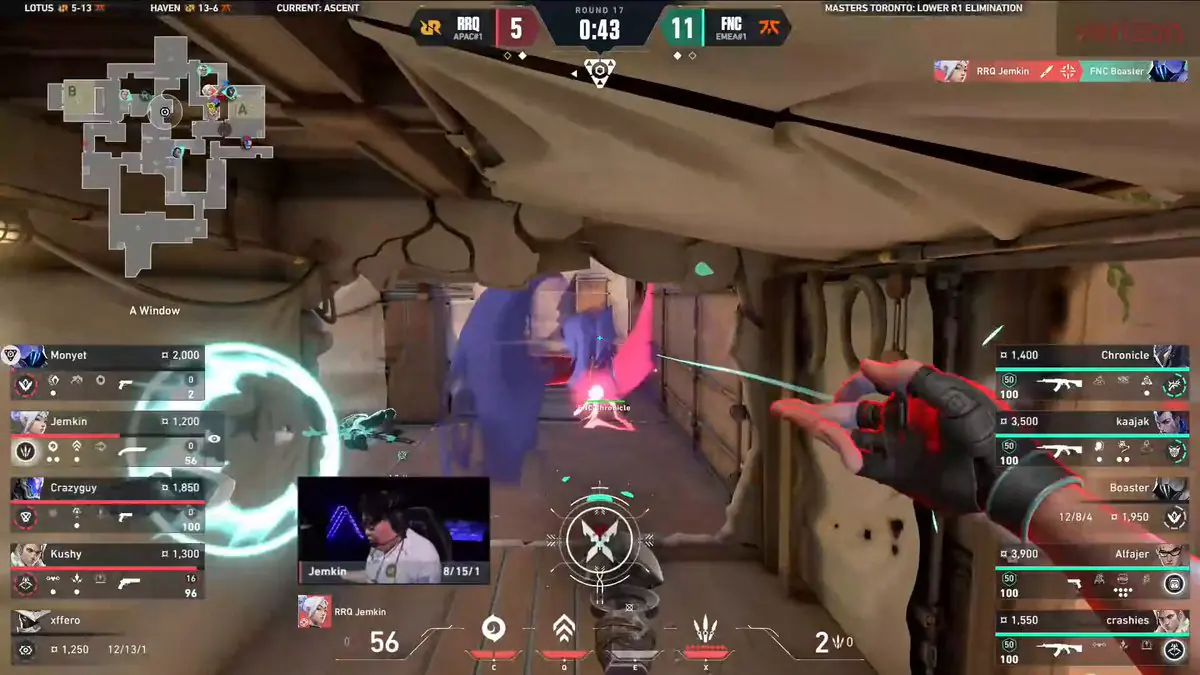This screenshot has height=675, width=1200.
Task: Click the FNC team logo on scoreboard
Action: click(770, 27)
